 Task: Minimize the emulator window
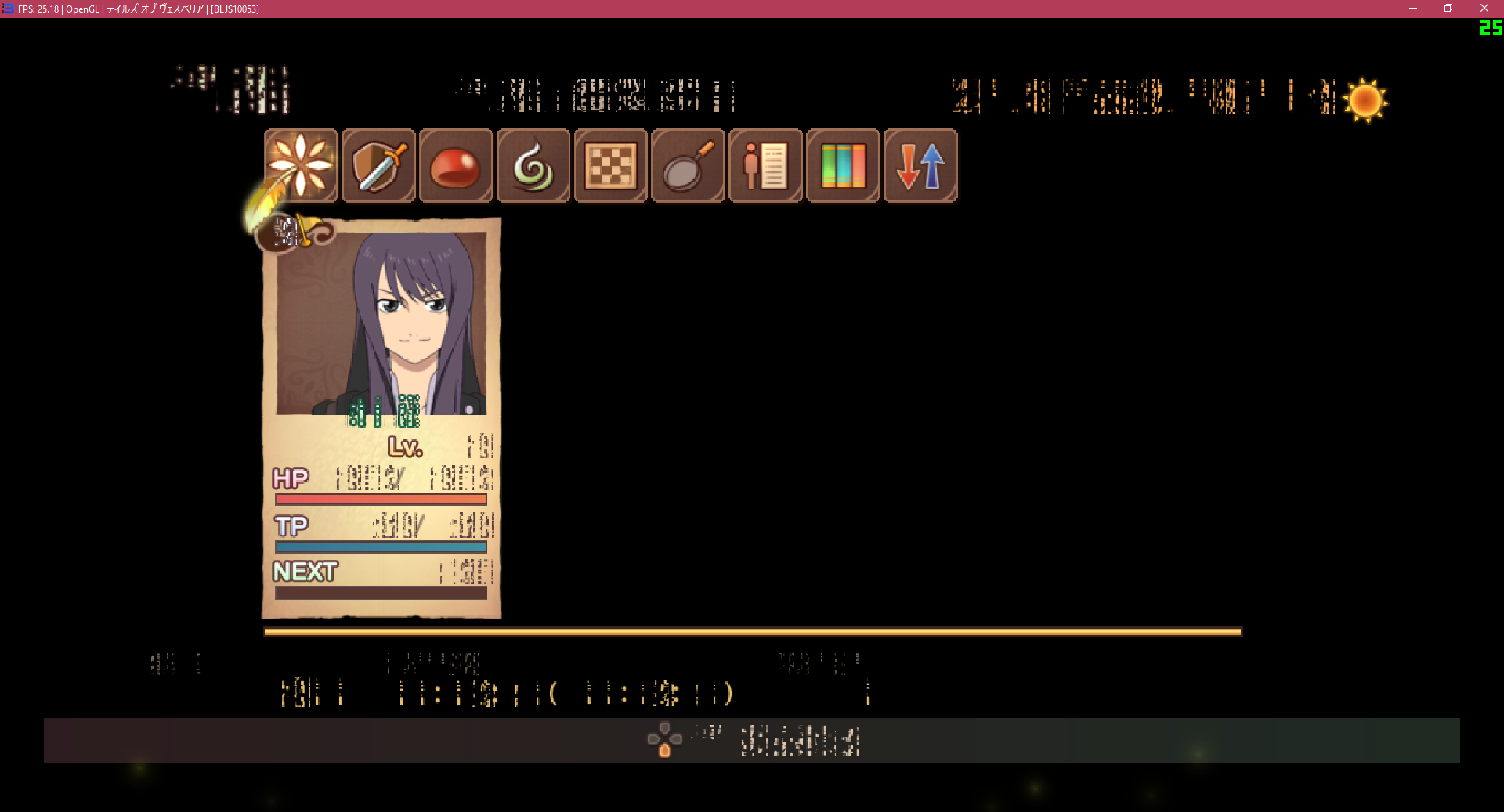point(1413,9)
